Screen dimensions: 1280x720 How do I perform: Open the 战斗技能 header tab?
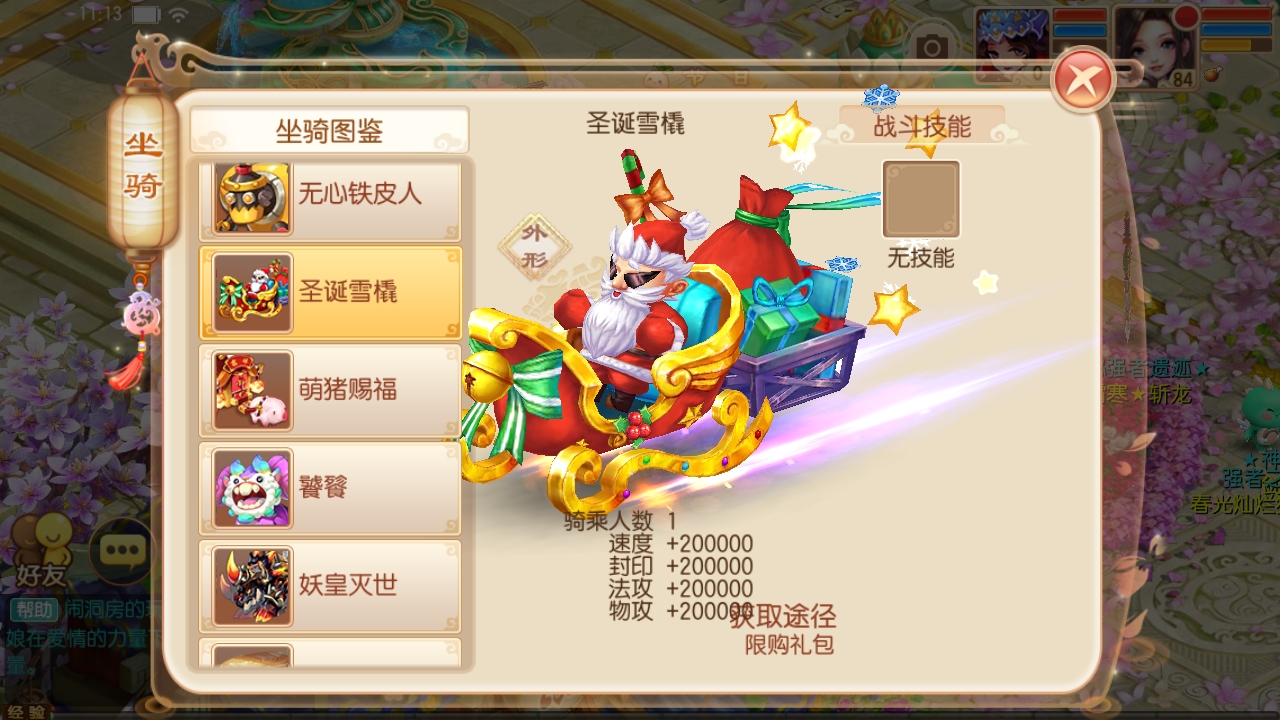click(x=921, y=127)
